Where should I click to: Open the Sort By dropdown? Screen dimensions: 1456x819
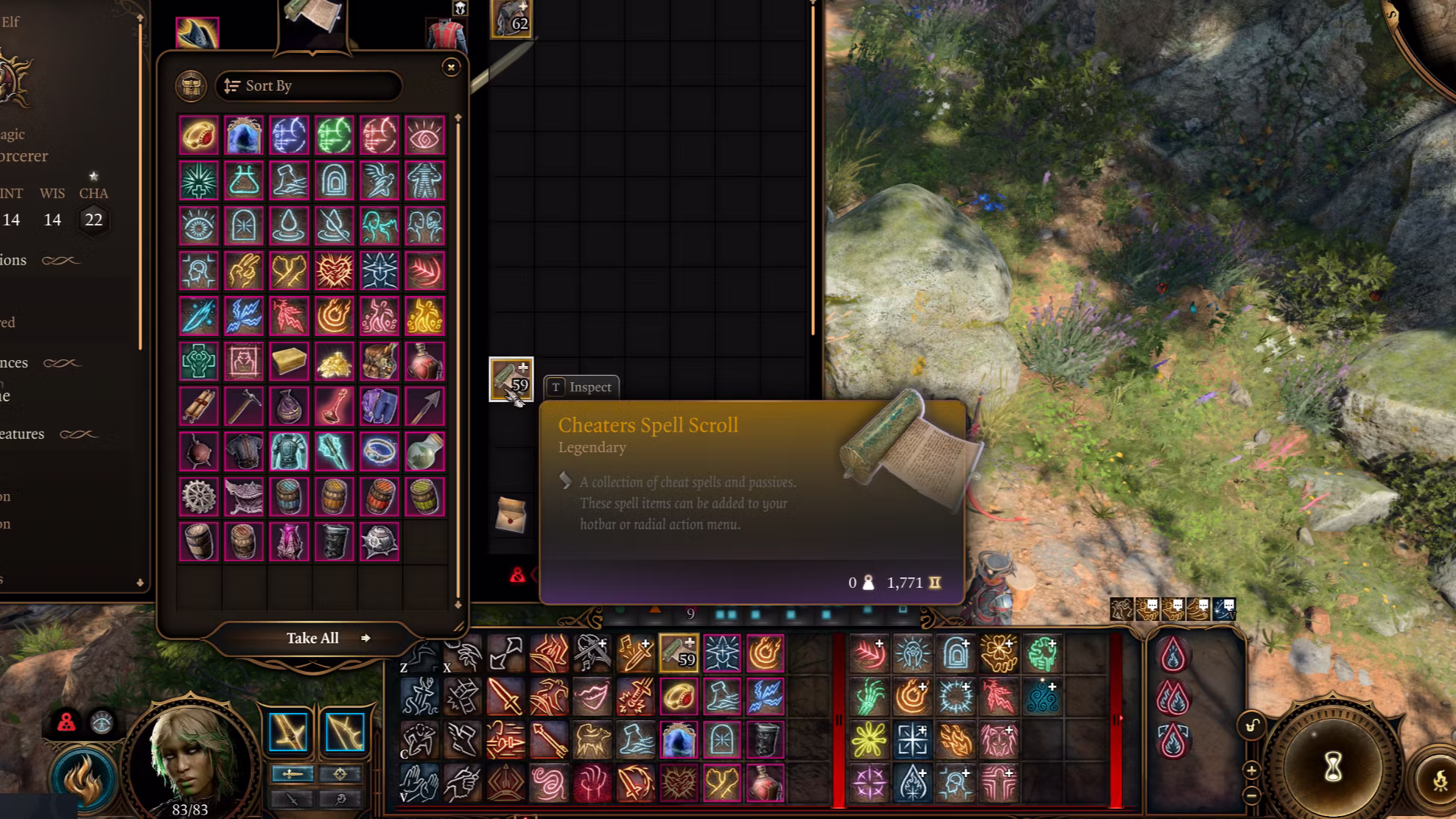tap(309, 86)
